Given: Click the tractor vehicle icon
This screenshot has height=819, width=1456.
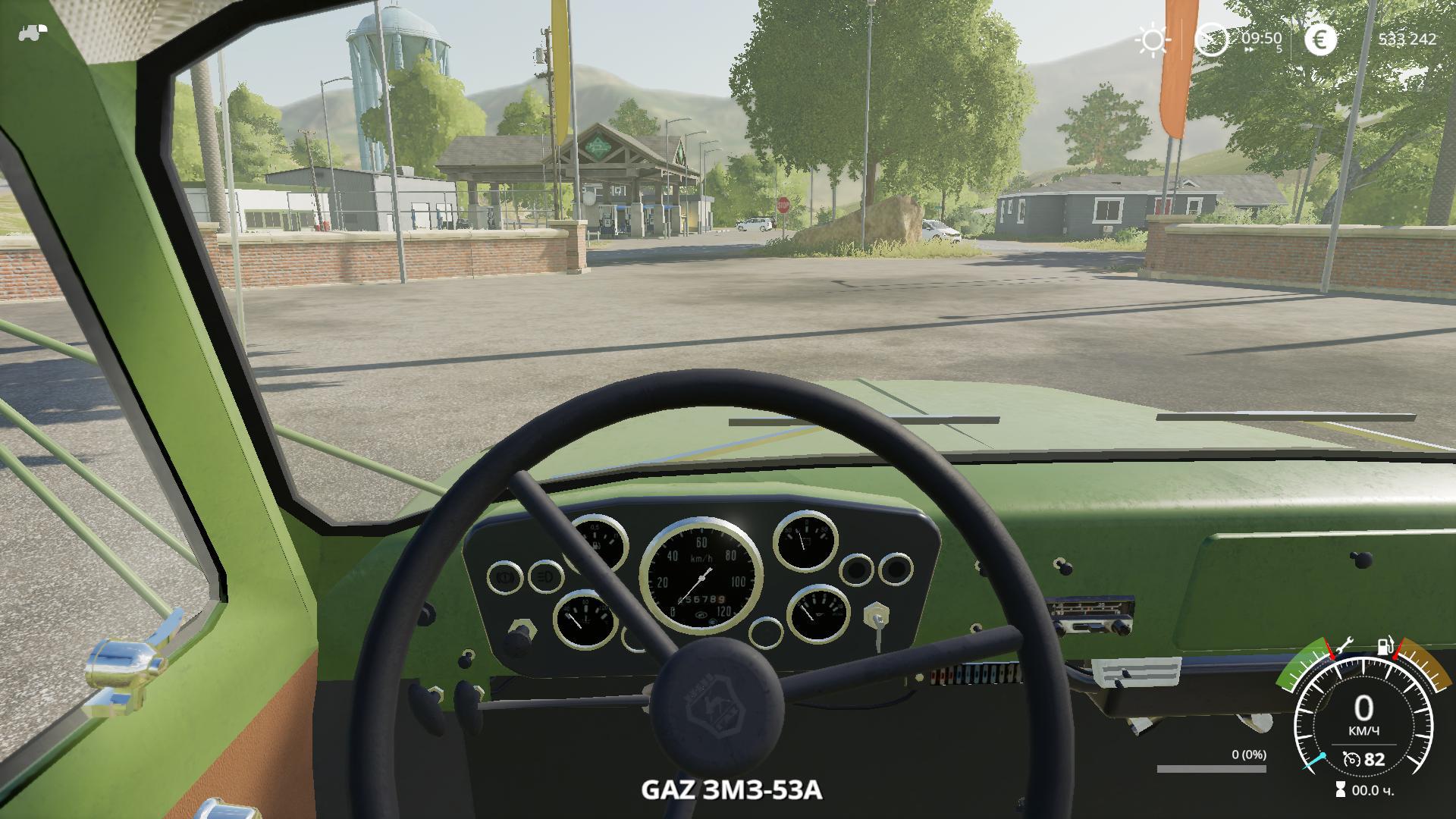Looking at the screenshot, I should pos(32,32).
